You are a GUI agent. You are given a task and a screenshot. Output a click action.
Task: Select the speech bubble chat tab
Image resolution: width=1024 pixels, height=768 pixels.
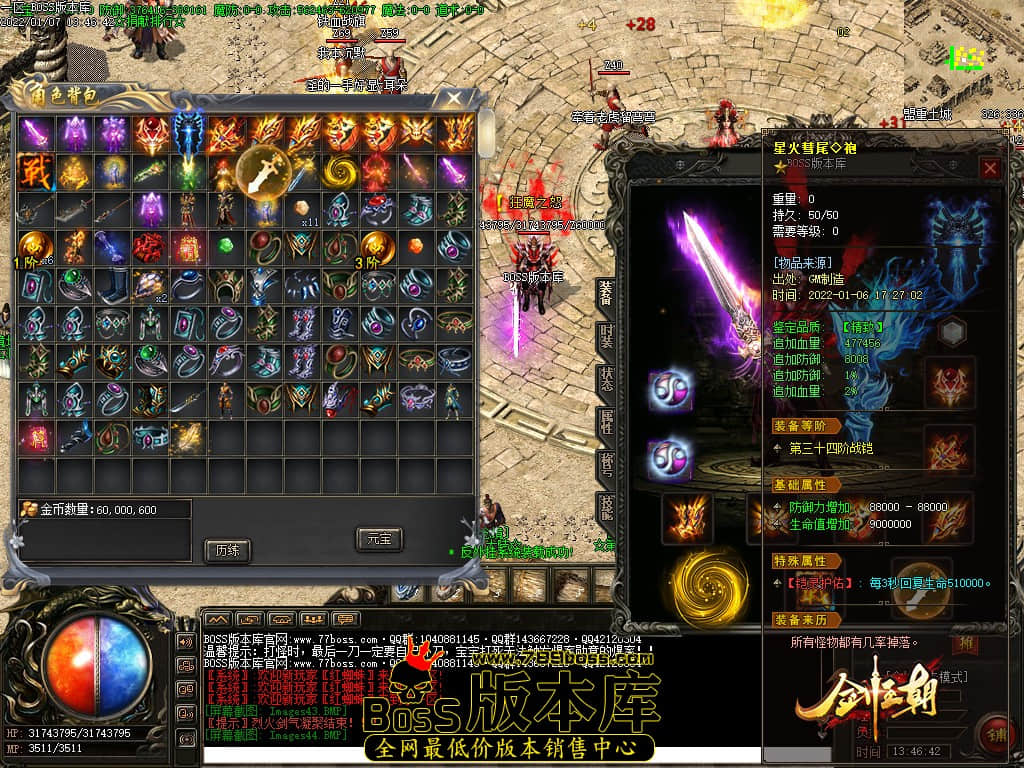click(x=346, y=619)
